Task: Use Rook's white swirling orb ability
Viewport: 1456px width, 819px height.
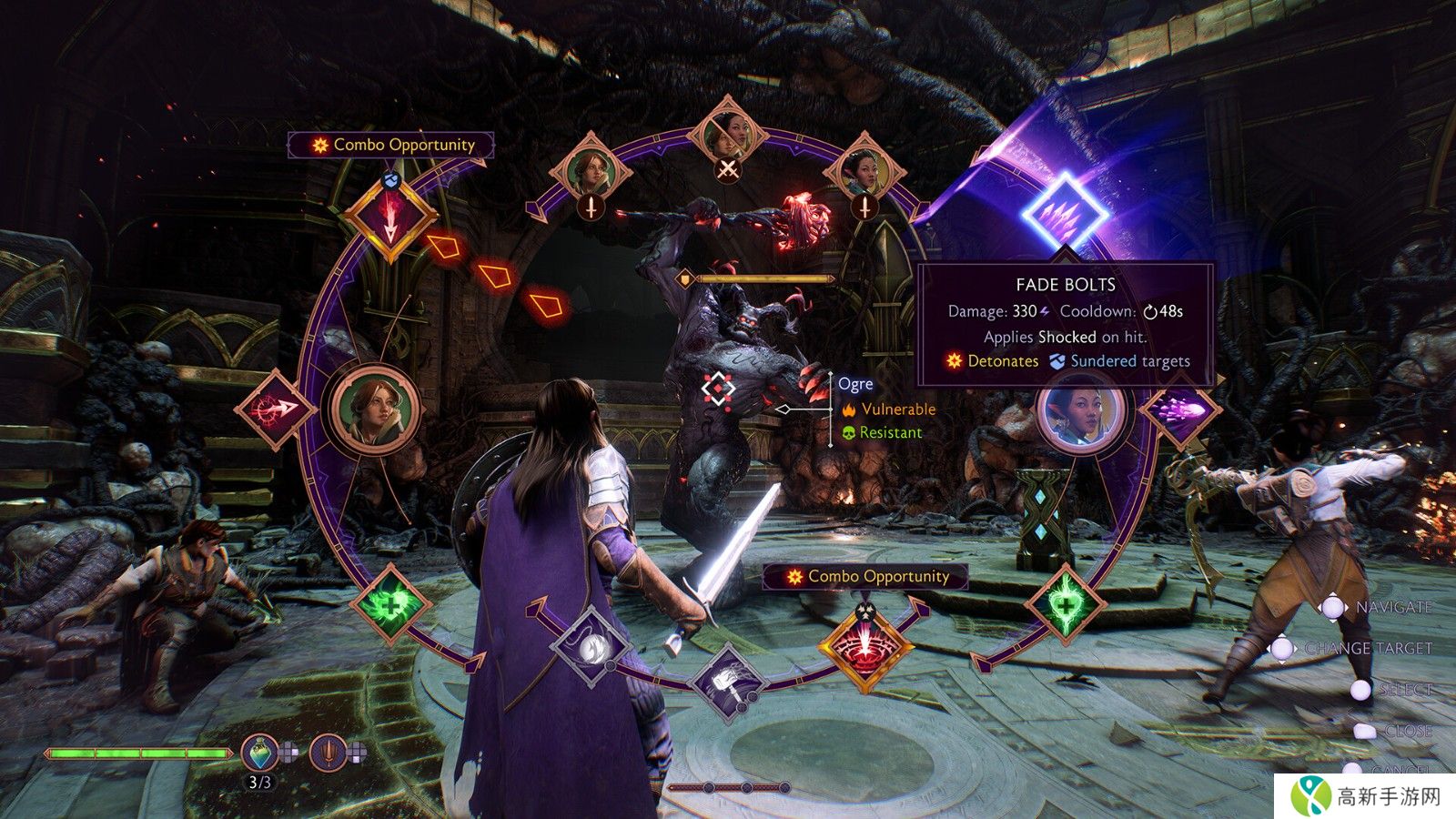Action: coord(592,647)
